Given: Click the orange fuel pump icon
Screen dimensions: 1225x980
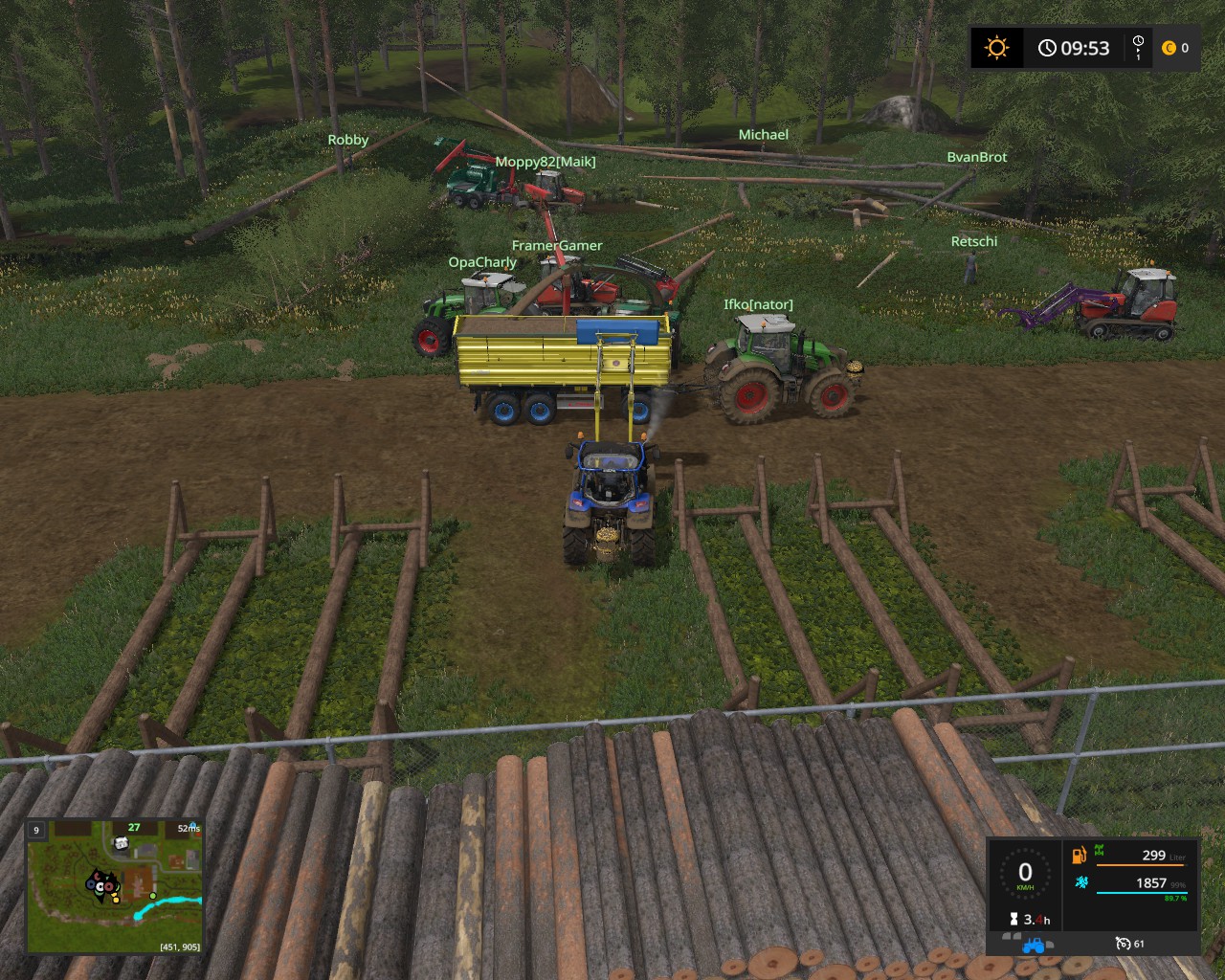Looking at the screenshot, I should click(x=1080, y=854).
